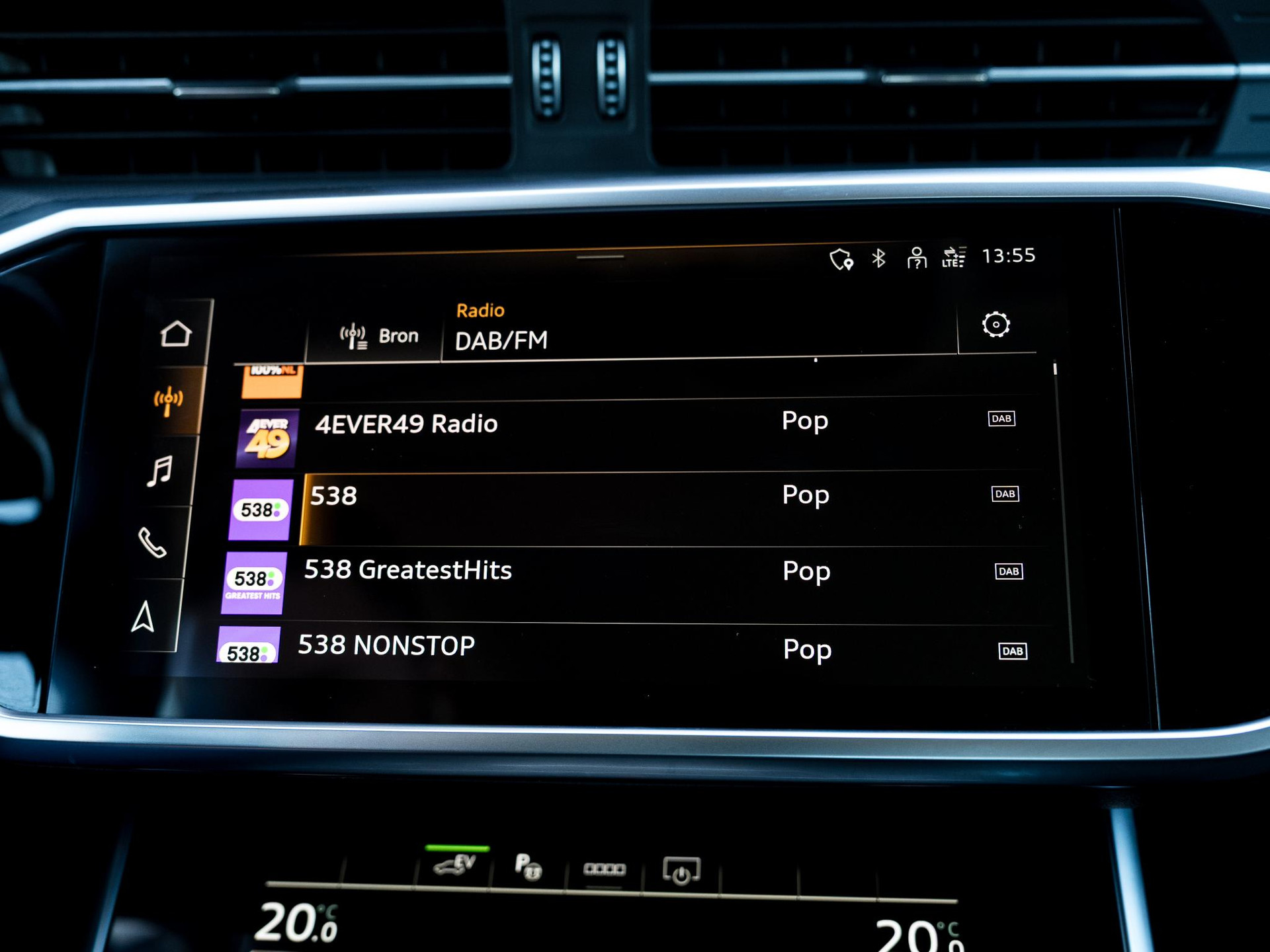Open the navigation arrow icon

coord(144,616)
